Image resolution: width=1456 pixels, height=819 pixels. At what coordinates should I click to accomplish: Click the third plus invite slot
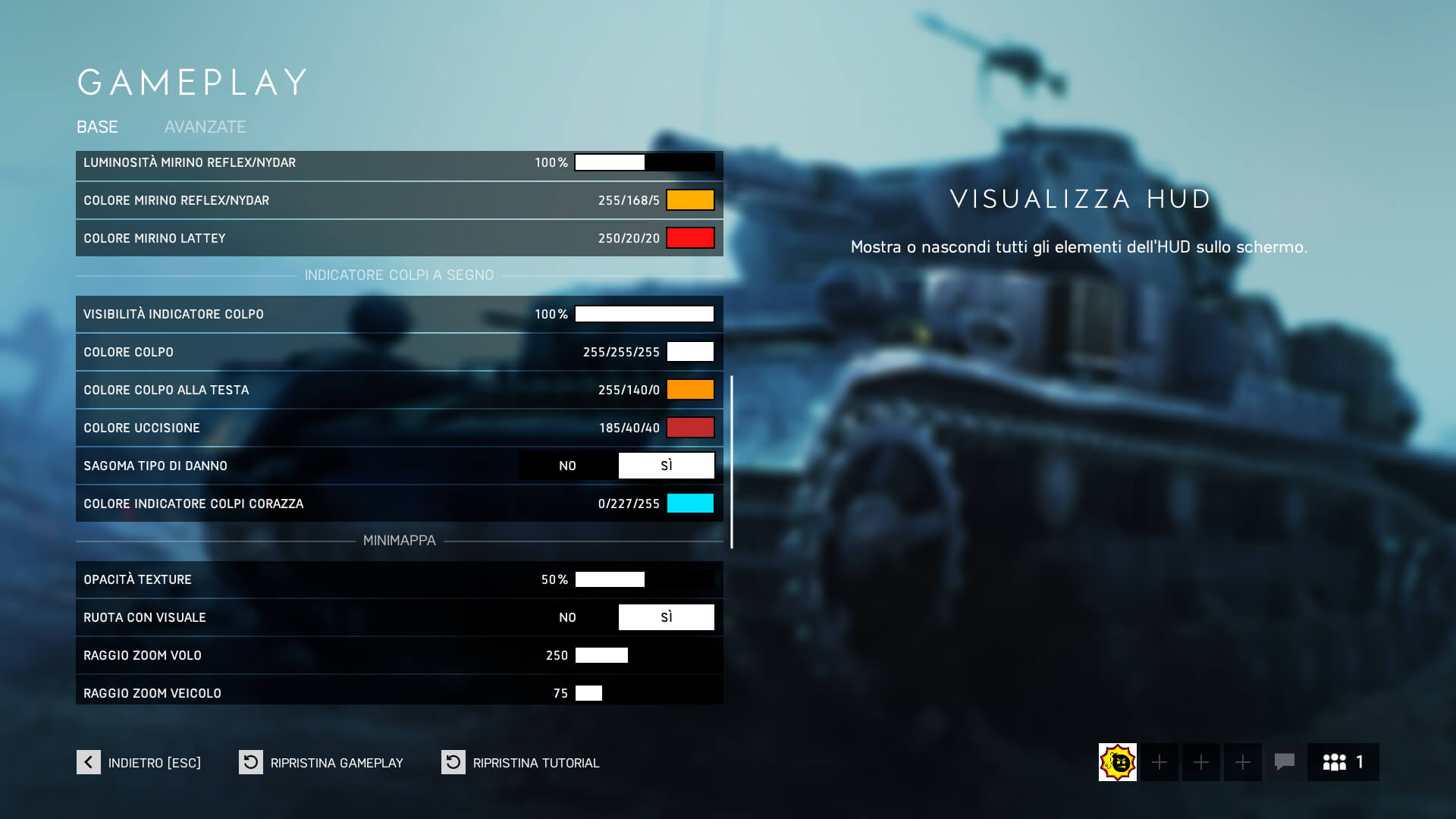[x=1242, y=762]
